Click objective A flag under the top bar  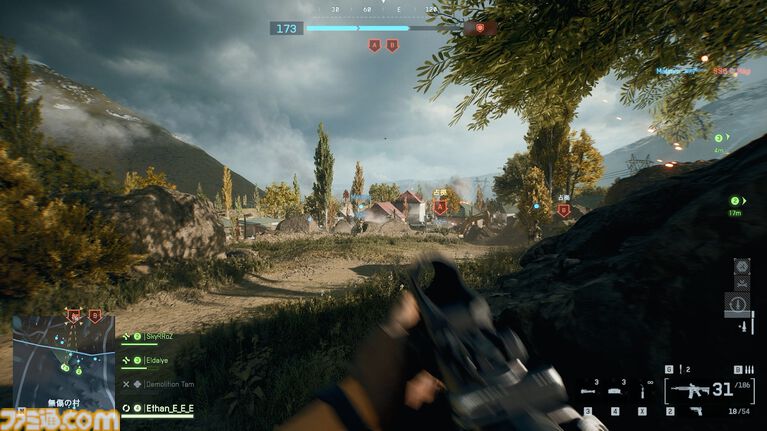coord(374,45)
